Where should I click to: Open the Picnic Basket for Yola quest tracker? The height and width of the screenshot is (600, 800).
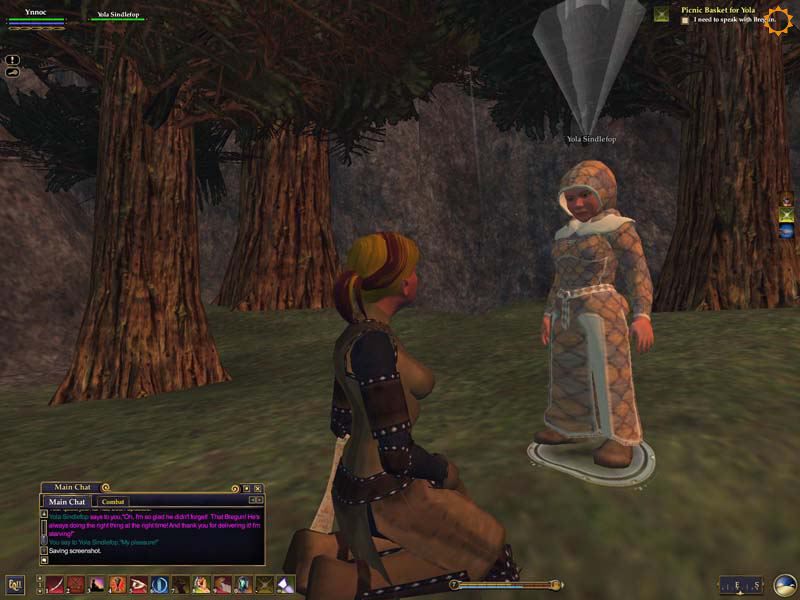[715, 9]
